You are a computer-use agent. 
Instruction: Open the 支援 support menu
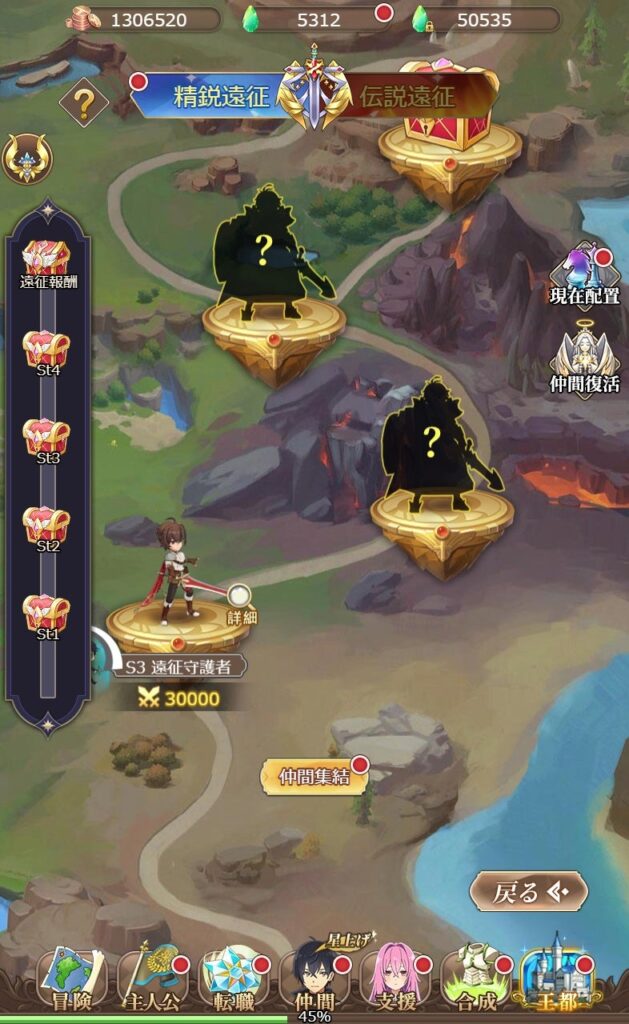[394, 979]
